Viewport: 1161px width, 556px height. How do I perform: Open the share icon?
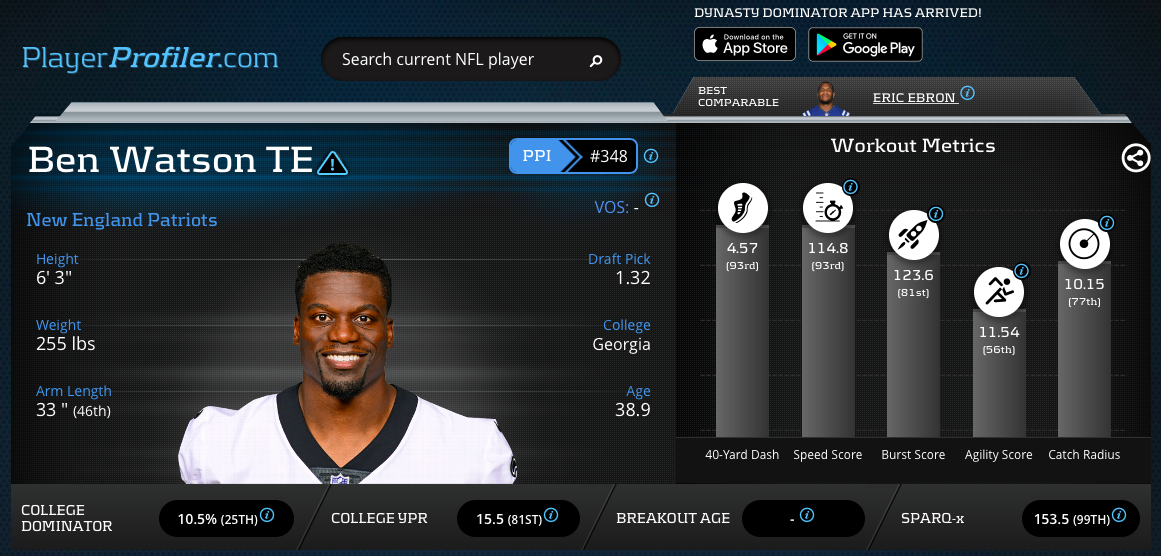click(1136, 158)
